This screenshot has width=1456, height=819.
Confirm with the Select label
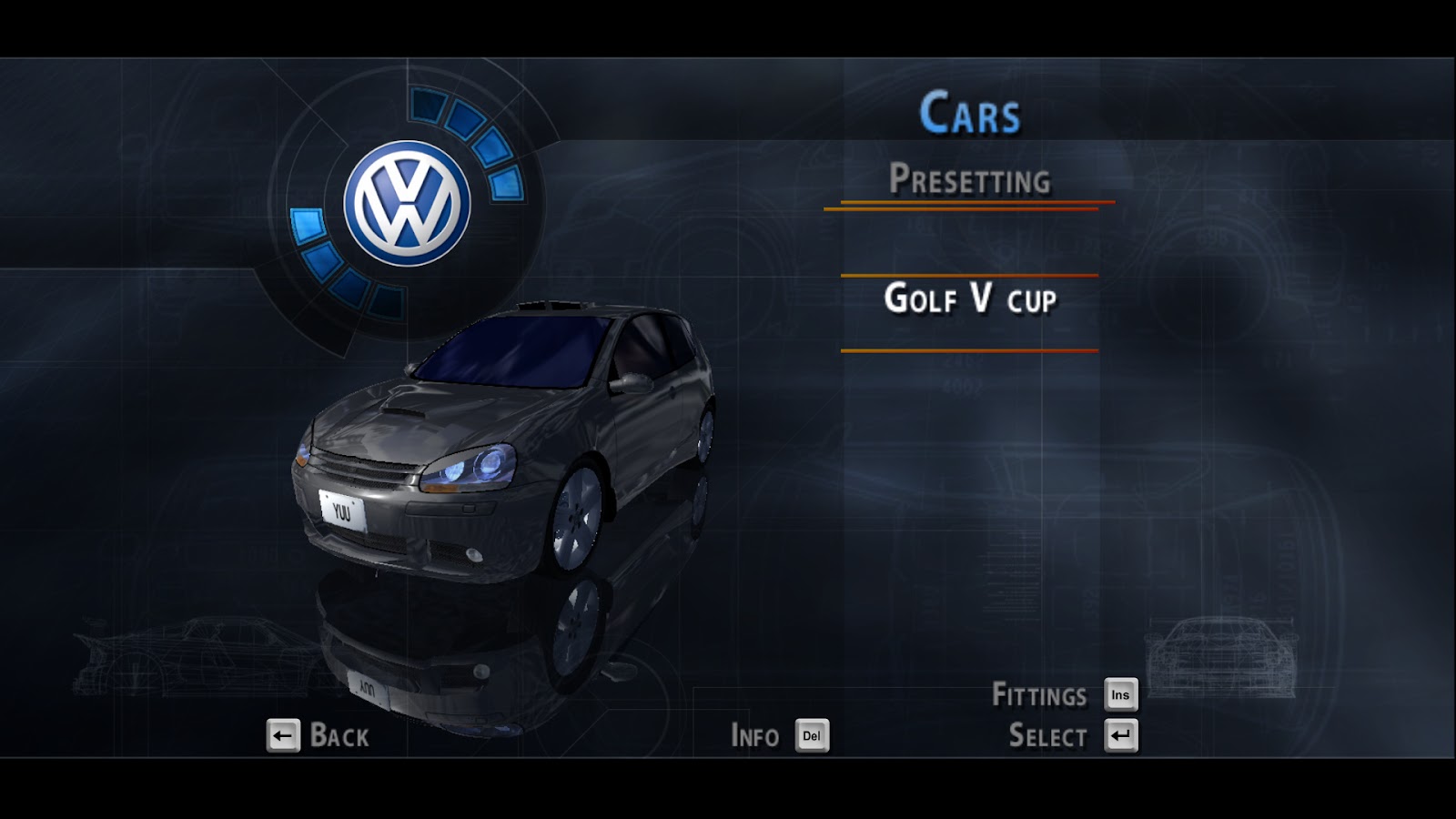pyautogui.click(x=1047, y=735)
